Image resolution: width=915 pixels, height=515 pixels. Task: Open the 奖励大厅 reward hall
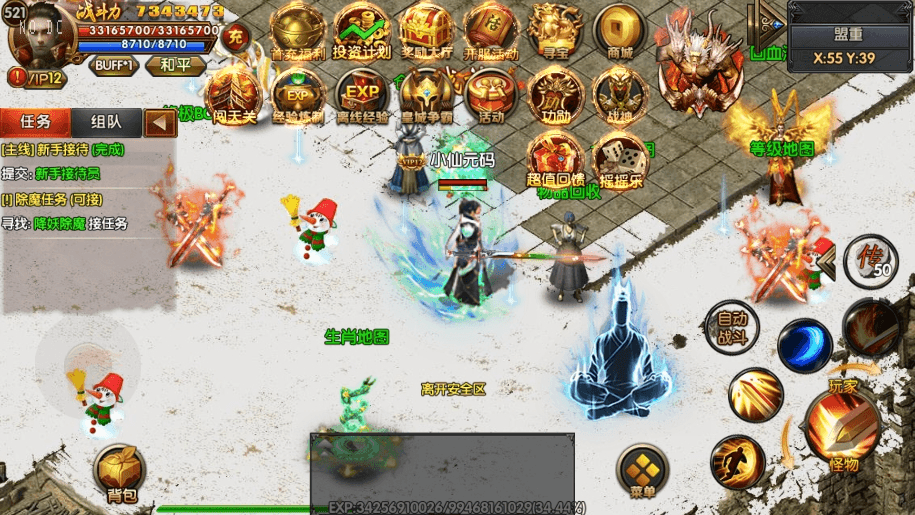(427, 31)
